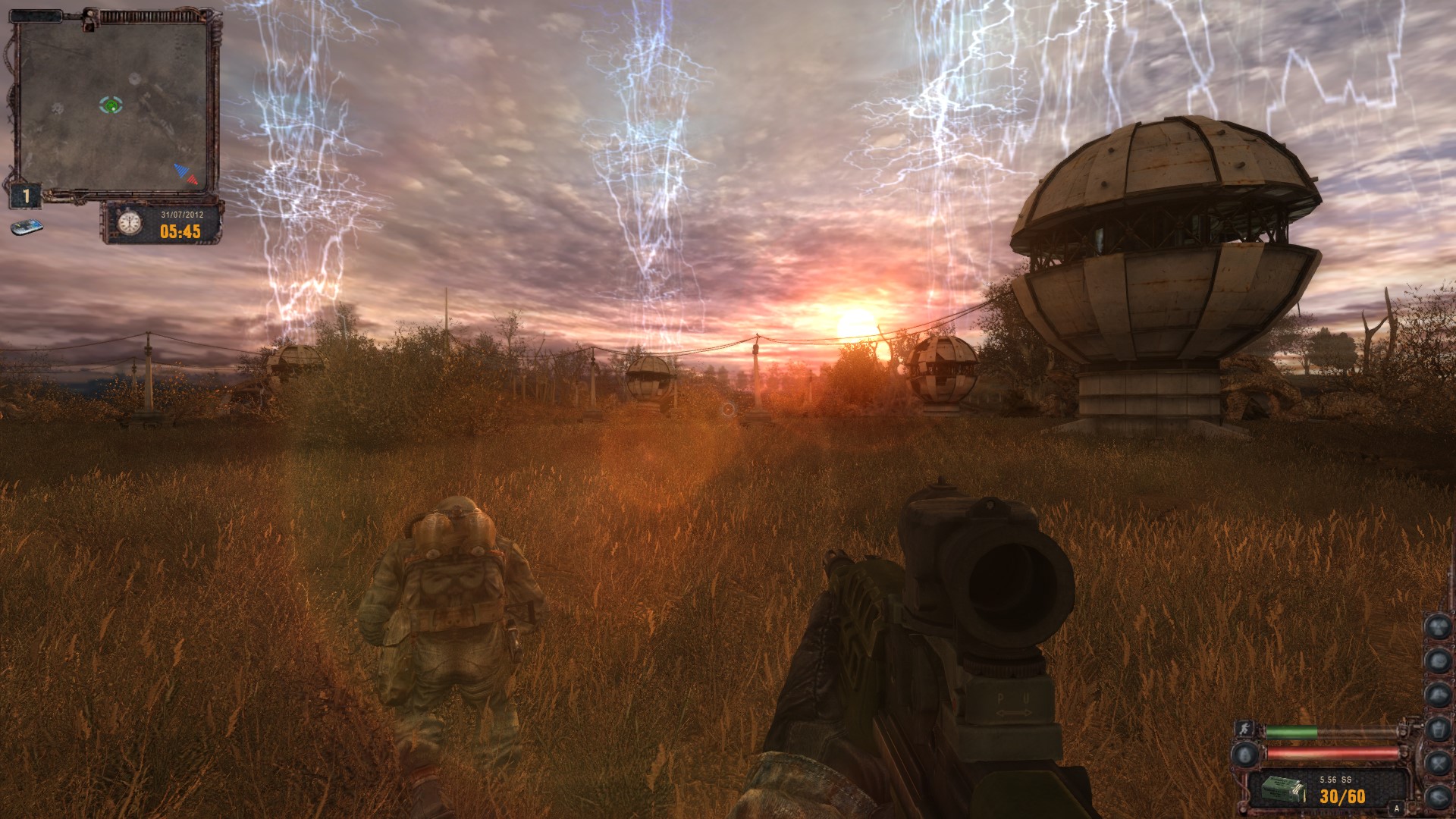Click the nearby contacts counter showing 1
The width and height of the screenshot is (1456, 819).
click(26, 196)
